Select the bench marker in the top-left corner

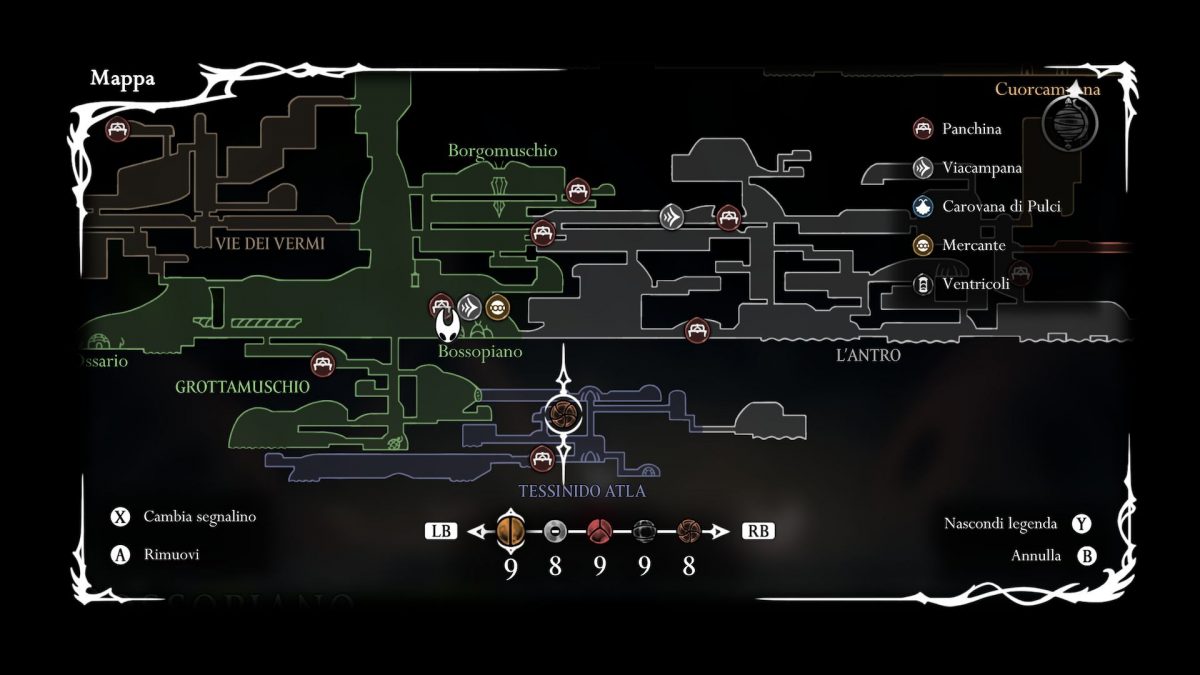[117, 130]
